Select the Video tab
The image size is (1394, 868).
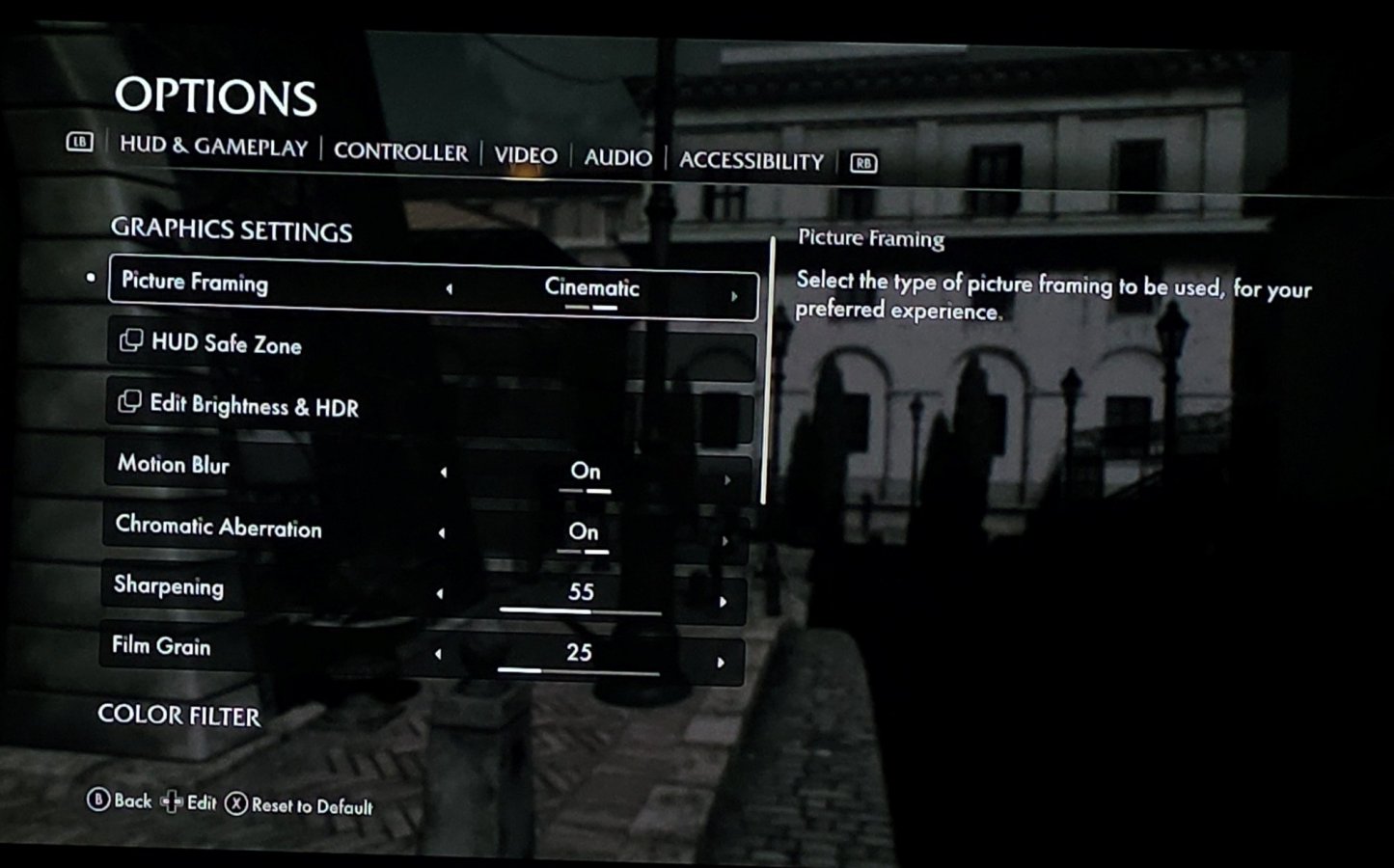coord(526,155)
